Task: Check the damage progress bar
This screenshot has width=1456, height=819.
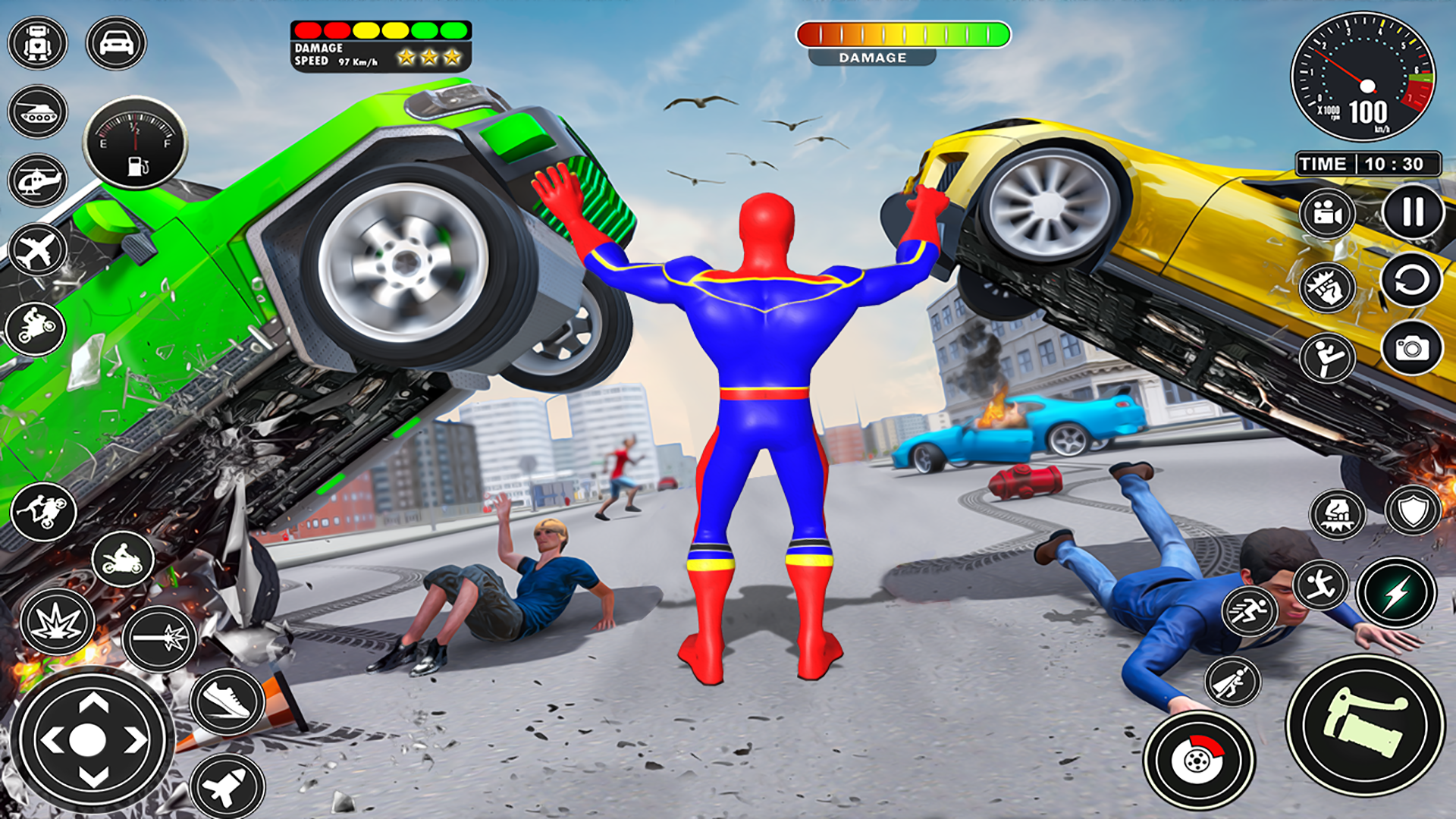Action: click(902, 33)
